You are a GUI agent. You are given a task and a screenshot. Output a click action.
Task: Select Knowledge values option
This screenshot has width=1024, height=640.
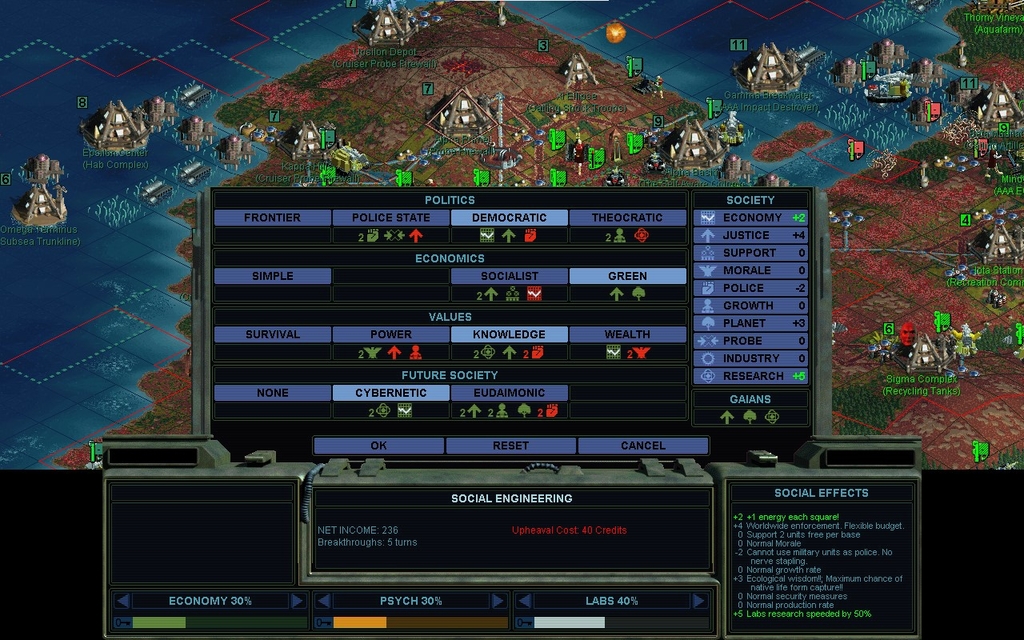[x=509, y=334]
